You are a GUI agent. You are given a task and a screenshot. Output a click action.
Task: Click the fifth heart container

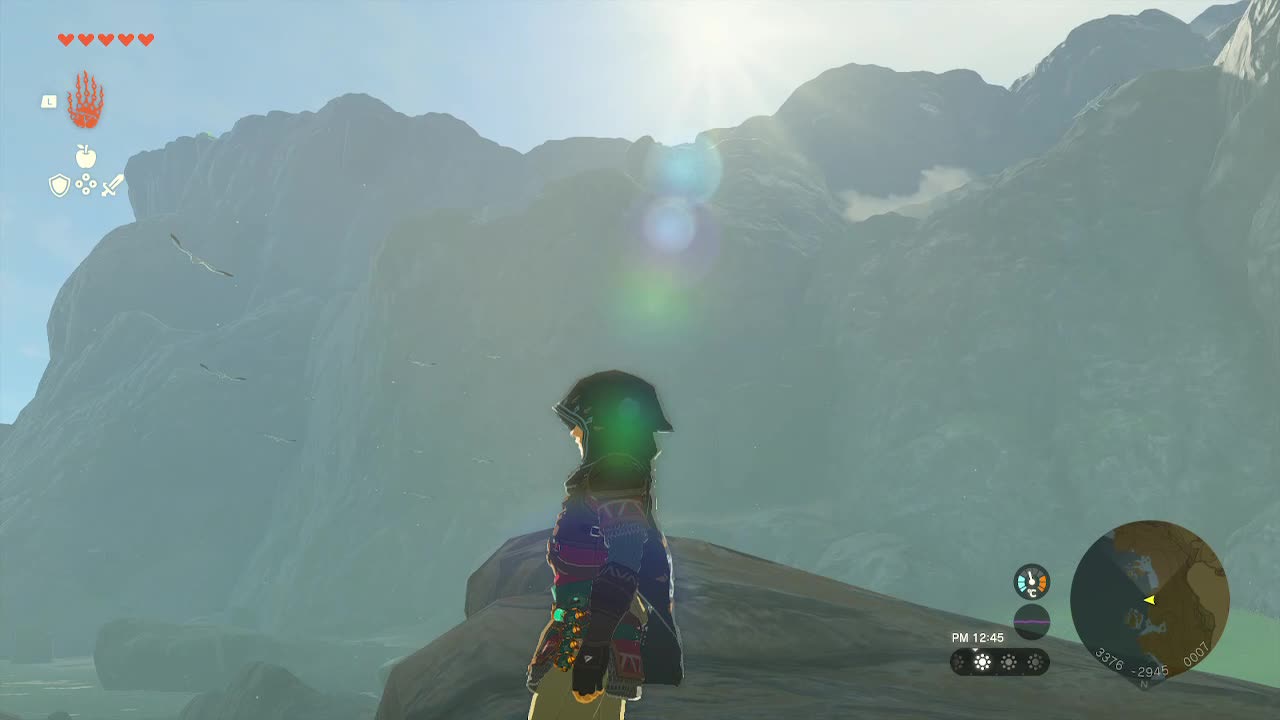click(x=145, y=41)
